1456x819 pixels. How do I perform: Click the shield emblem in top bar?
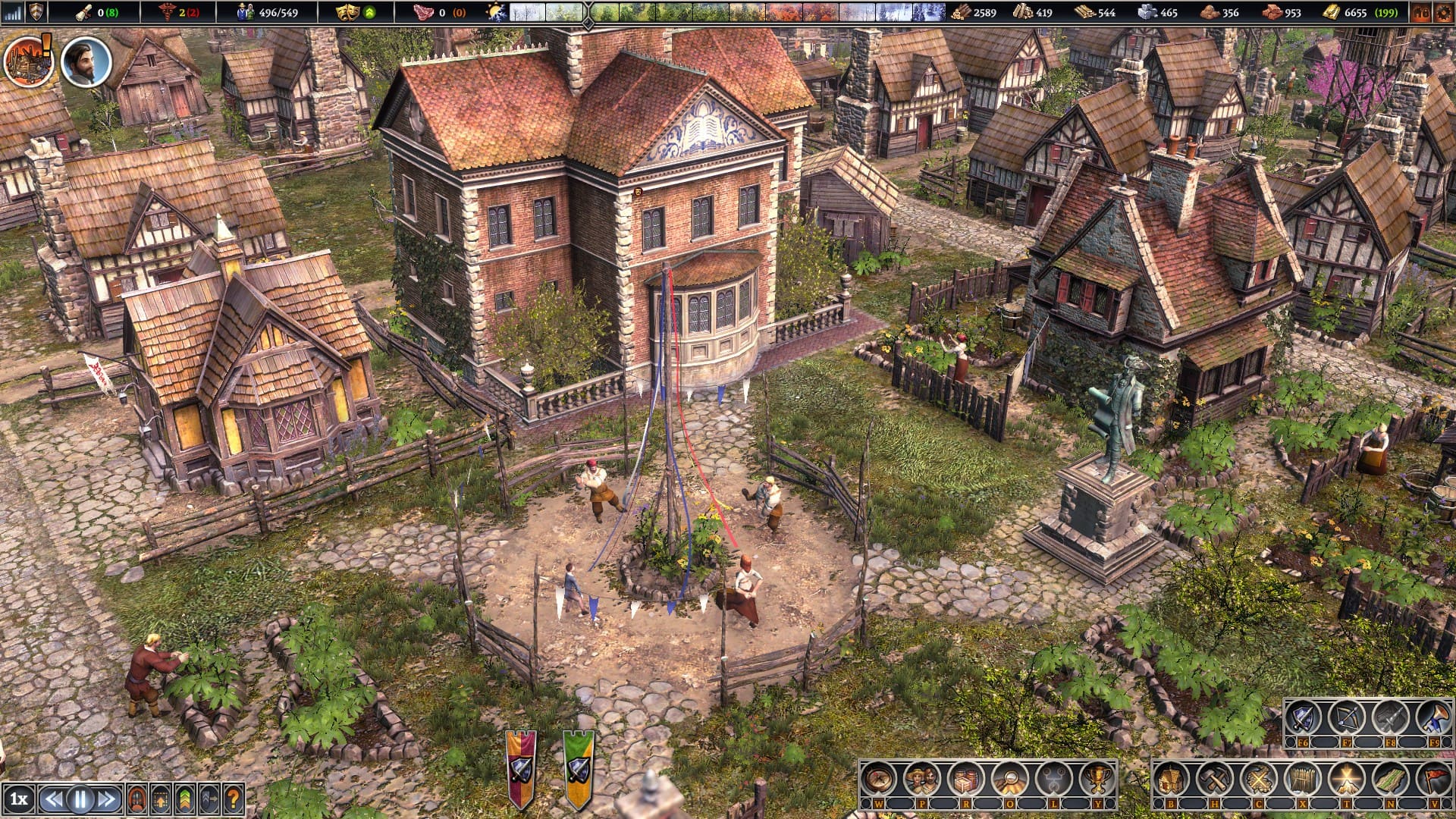pos(36,12)
